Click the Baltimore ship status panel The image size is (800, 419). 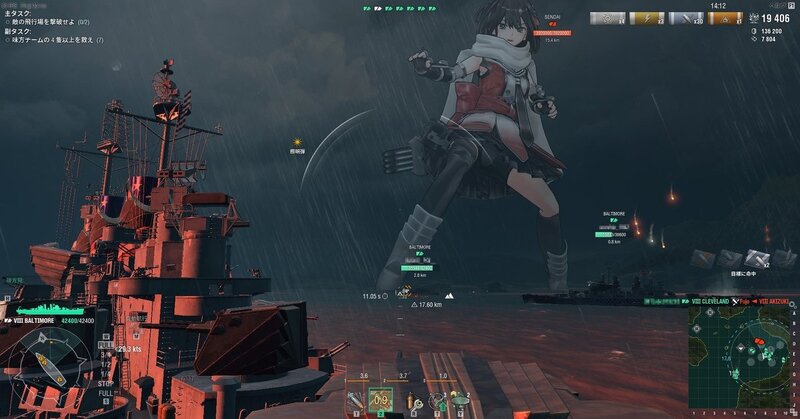pyautogui.click(x=45, y=321)
